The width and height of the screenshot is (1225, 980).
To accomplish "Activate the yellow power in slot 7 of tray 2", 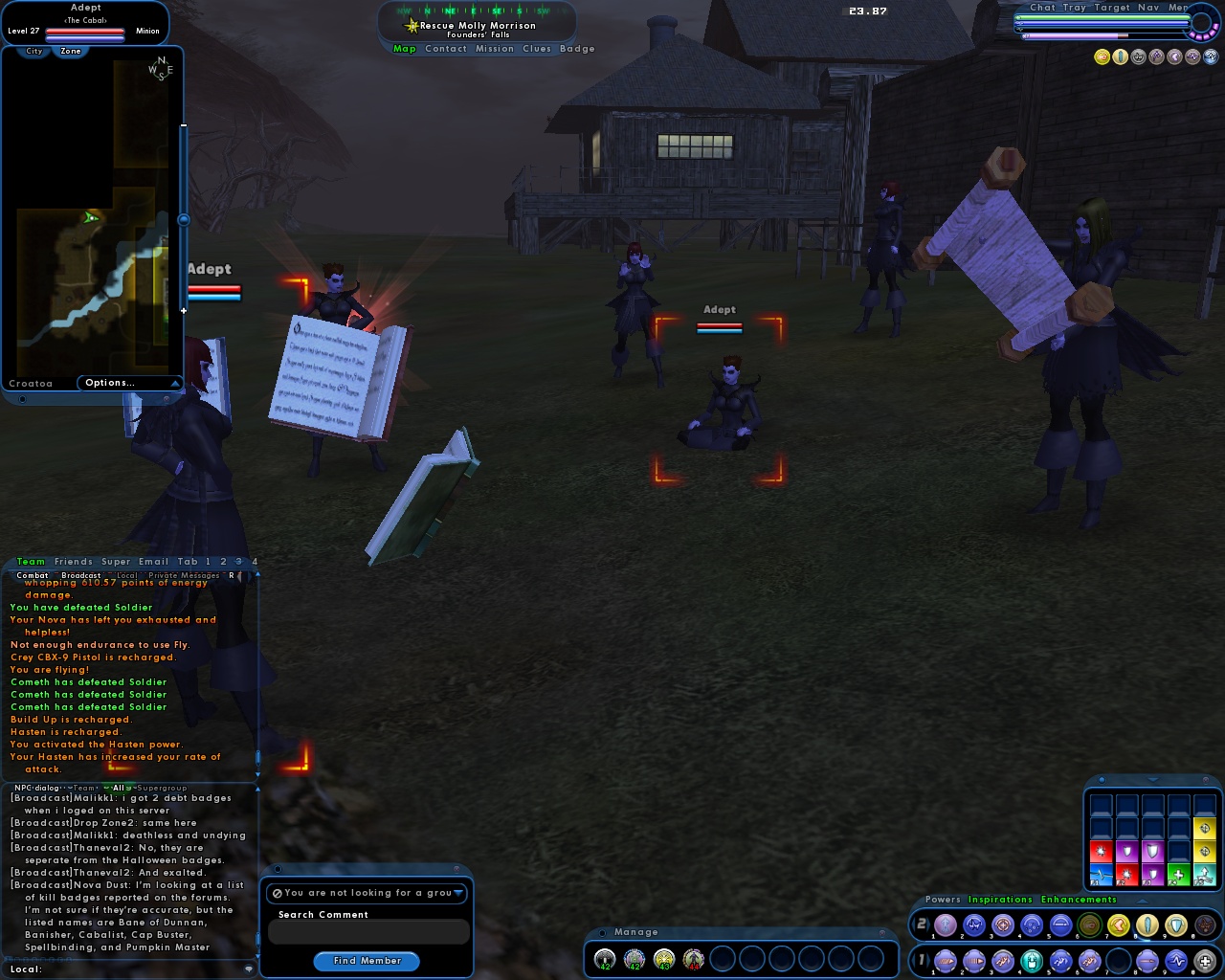I will 1117,925.
